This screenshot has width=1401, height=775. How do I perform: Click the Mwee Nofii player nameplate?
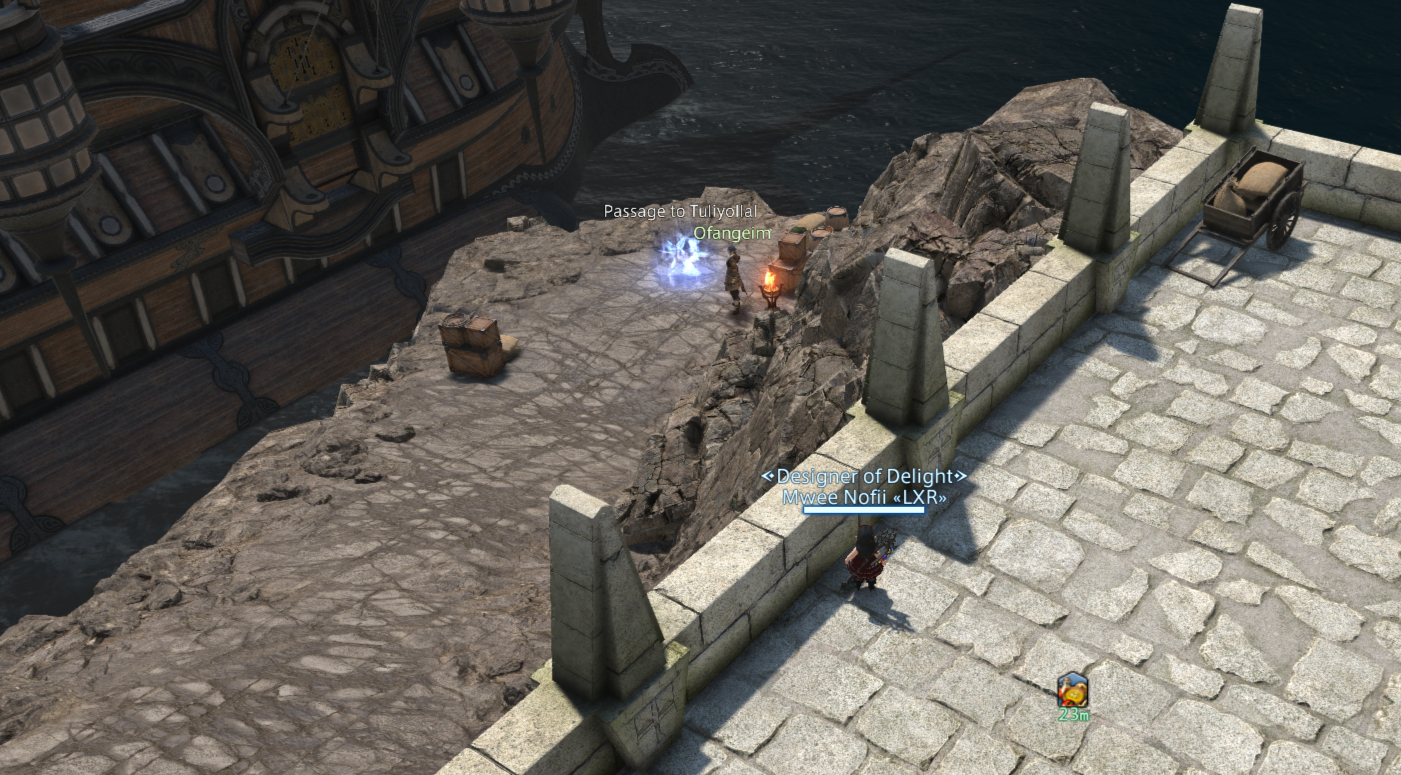pos(864,496)
